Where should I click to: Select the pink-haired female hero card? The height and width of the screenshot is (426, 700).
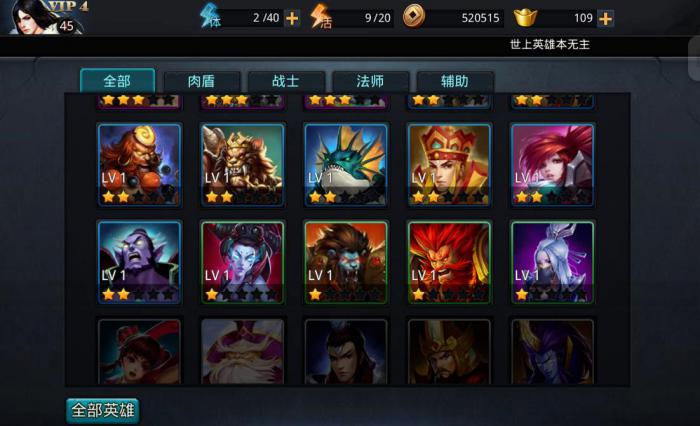click(552, 164)
